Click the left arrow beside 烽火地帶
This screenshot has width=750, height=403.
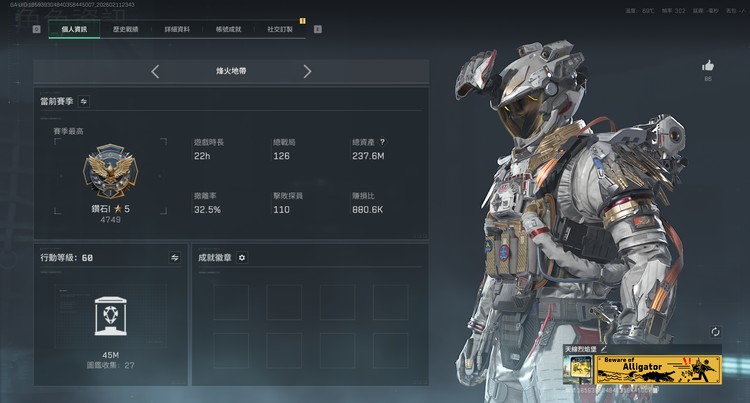(155, 71)
